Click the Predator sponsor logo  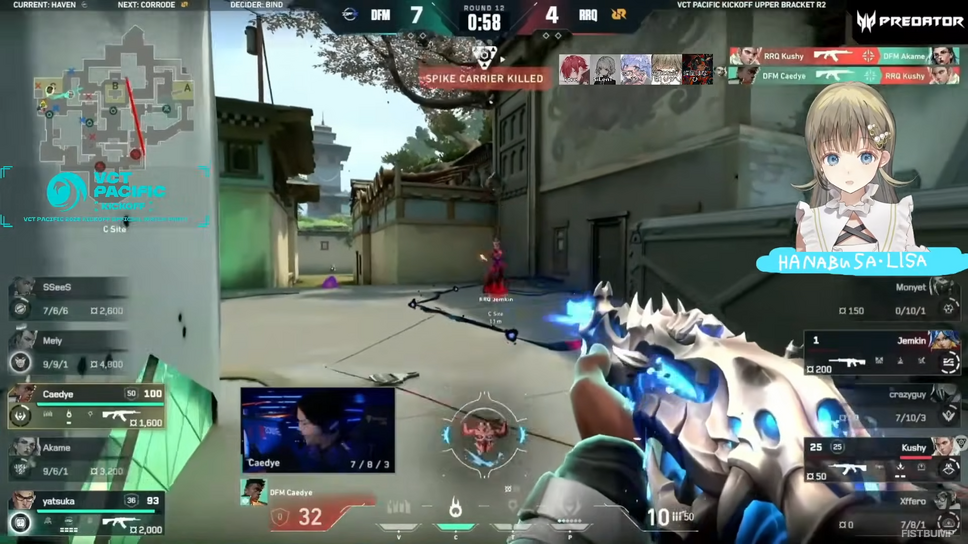(909, 21)
